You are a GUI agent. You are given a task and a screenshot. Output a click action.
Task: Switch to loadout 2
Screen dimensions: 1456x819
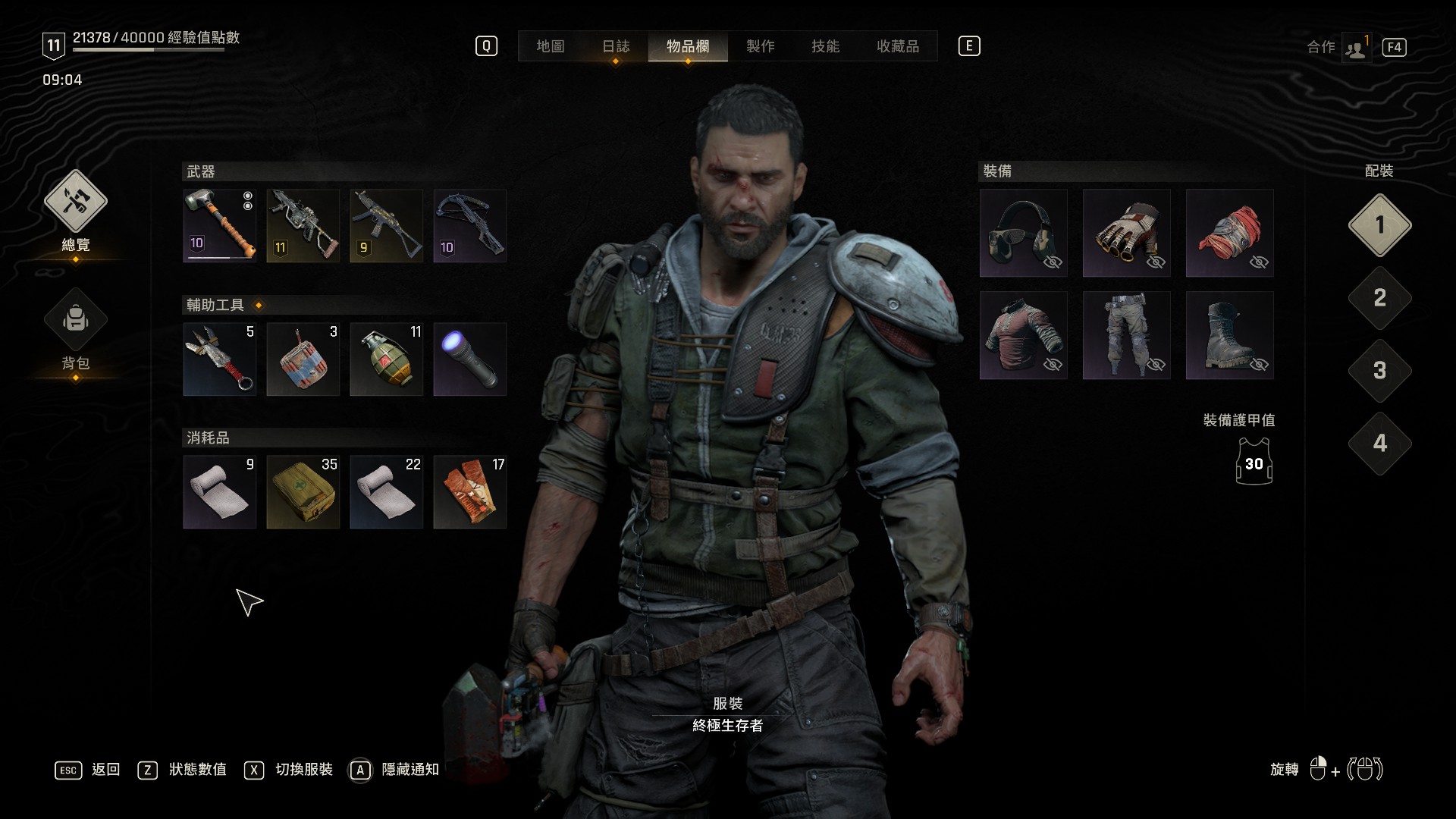pos(1379,298)
